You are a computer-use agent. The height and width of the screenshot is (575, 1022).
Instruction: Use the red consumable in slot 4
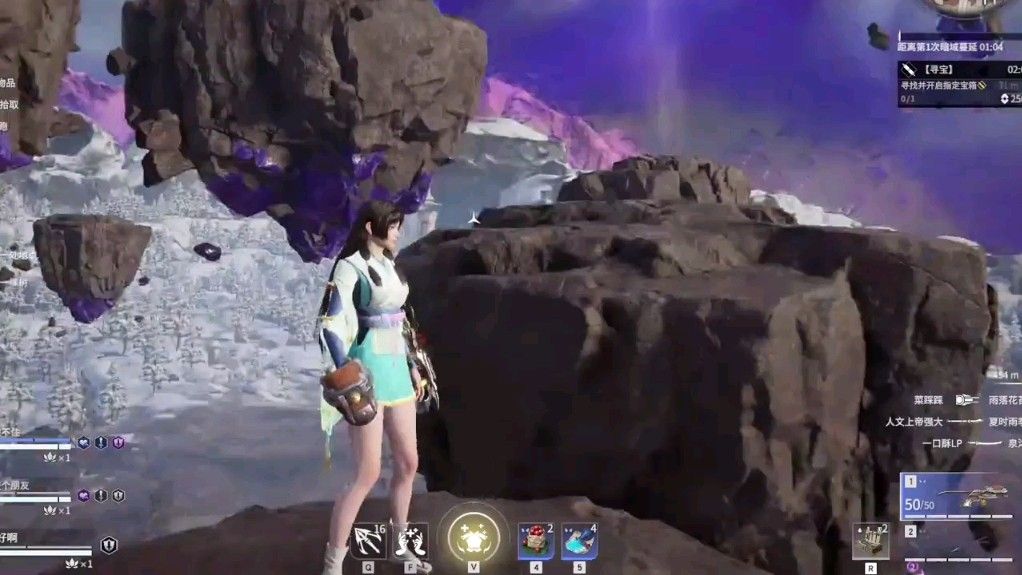[x=536, y=541]
